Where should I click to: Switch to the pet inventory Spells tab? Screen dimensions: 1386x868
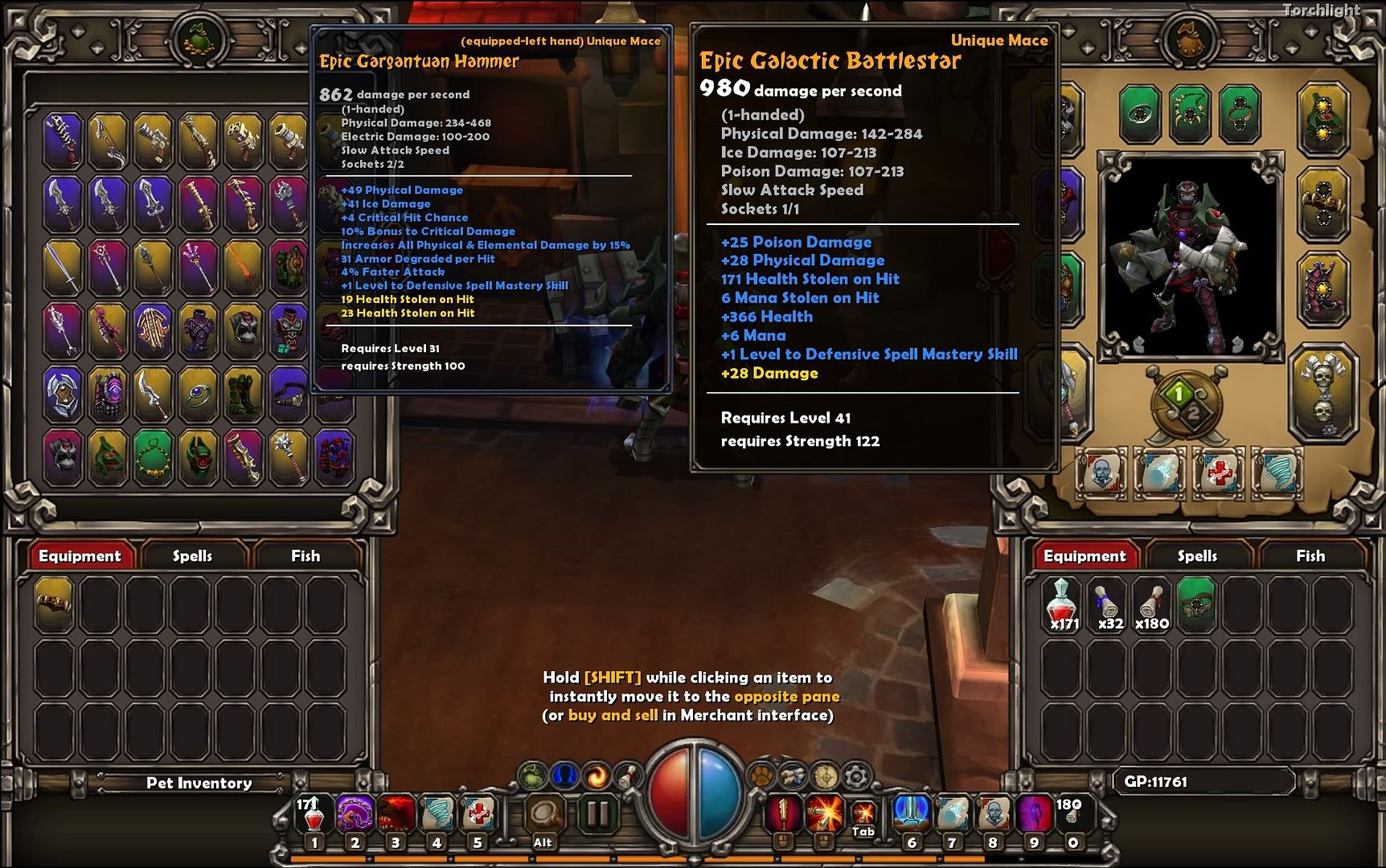(x=193, y=556)
